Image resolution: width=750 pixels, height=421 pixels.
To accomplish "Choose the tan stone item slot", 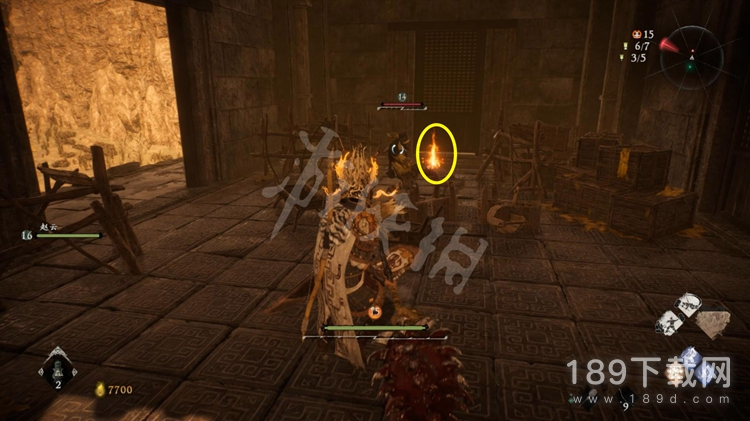I will pyautogui.click(x=713, y=325).
